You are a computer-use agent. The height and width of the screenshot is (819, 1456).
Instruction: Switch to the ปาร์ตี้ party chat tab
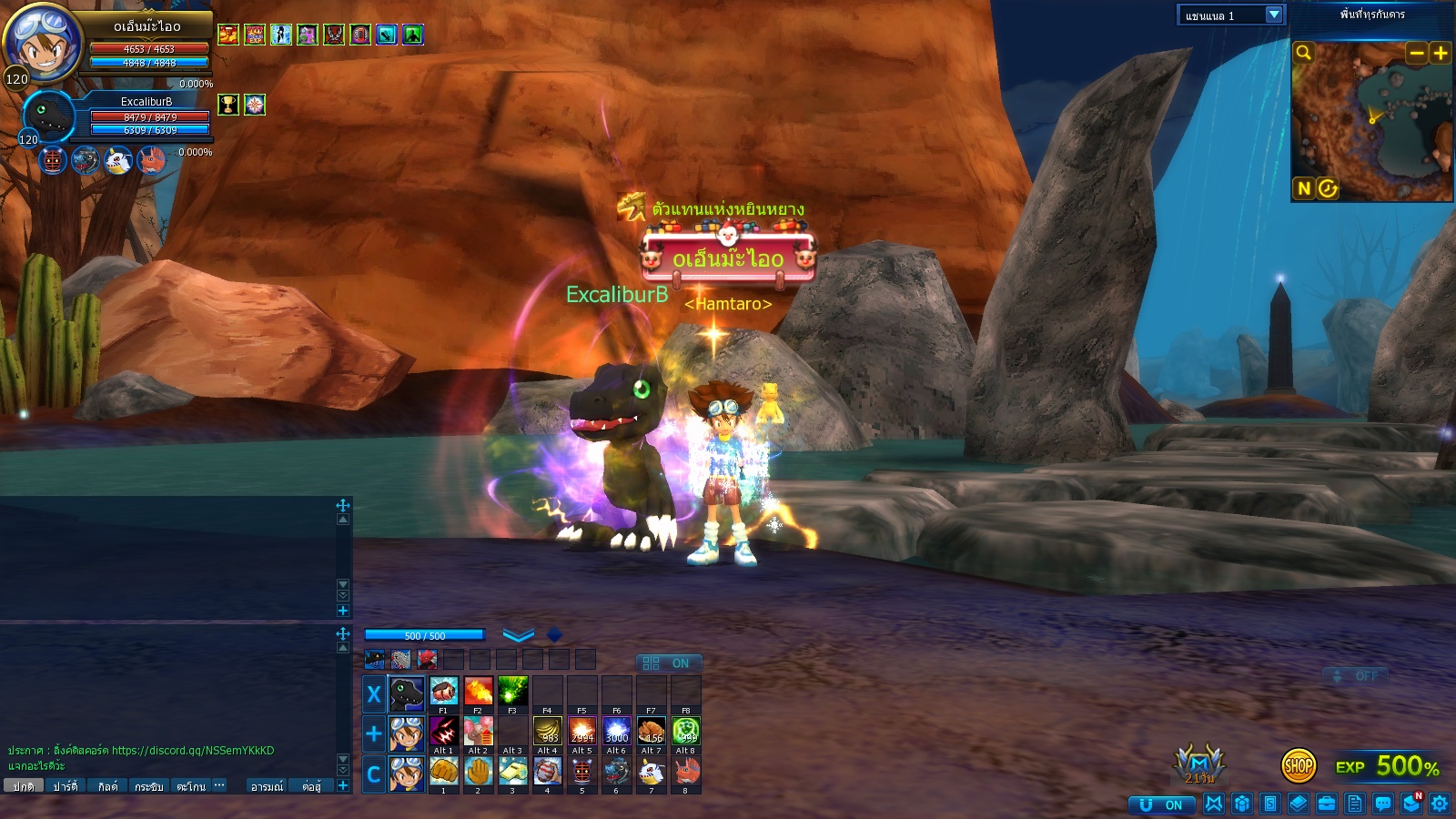coord(65,786)
